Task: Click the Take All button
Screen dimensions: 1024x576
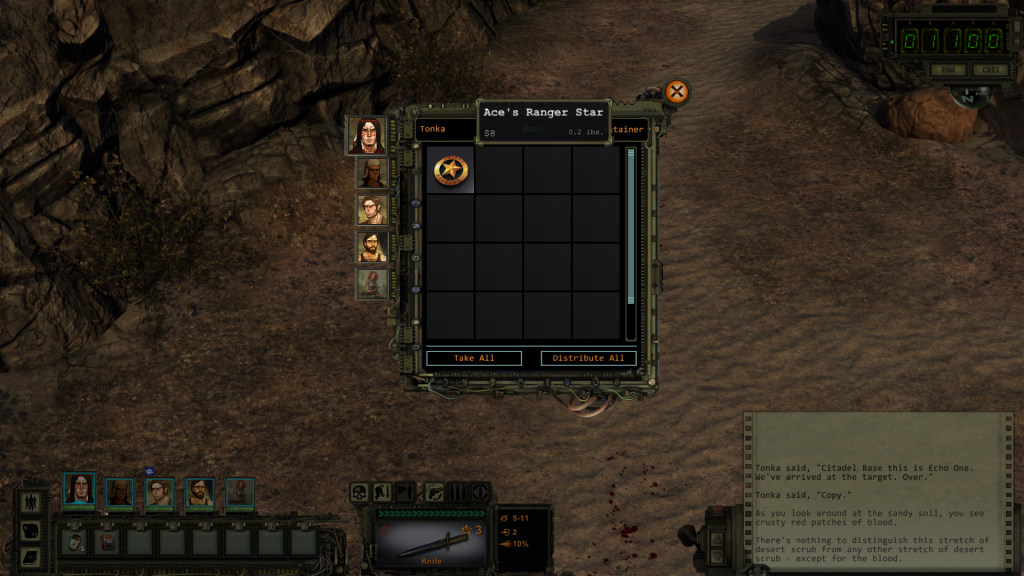Action: (474, 358)
